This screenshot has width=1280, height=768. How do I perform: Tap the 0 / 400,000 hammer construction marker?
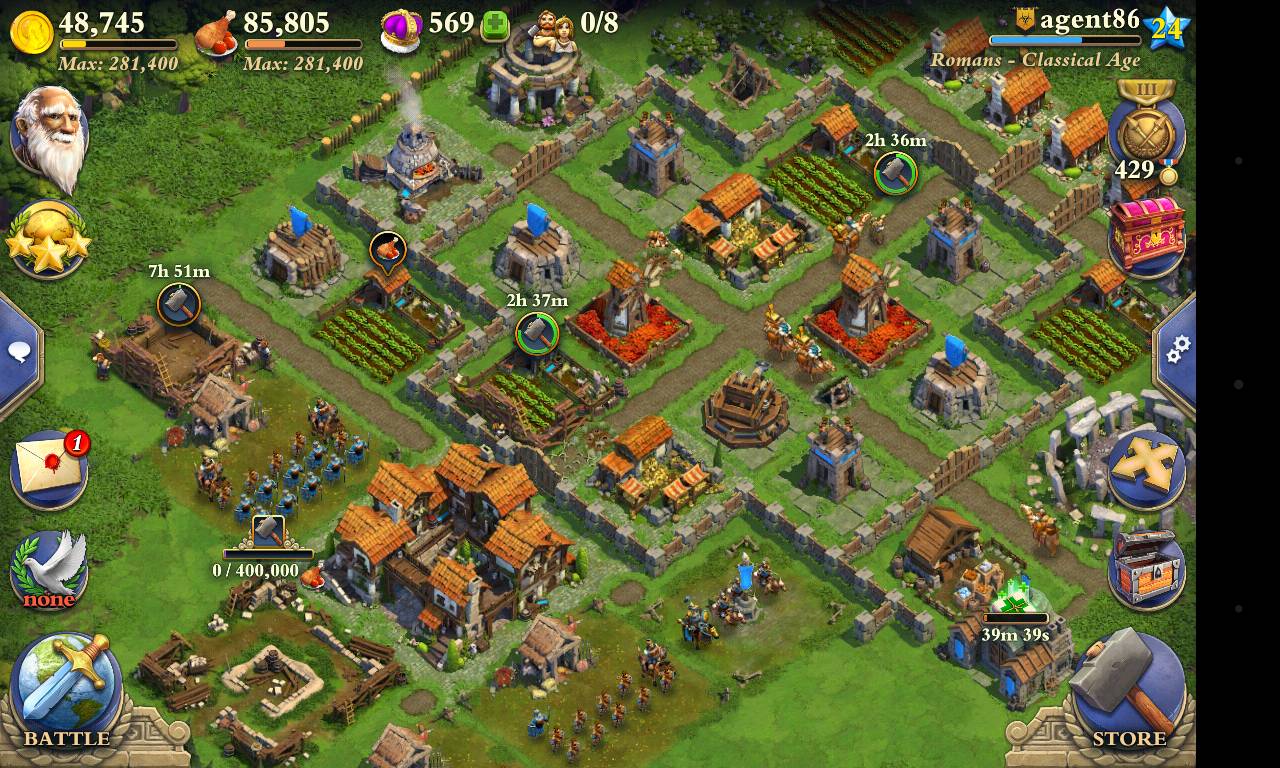click(268, 532)
